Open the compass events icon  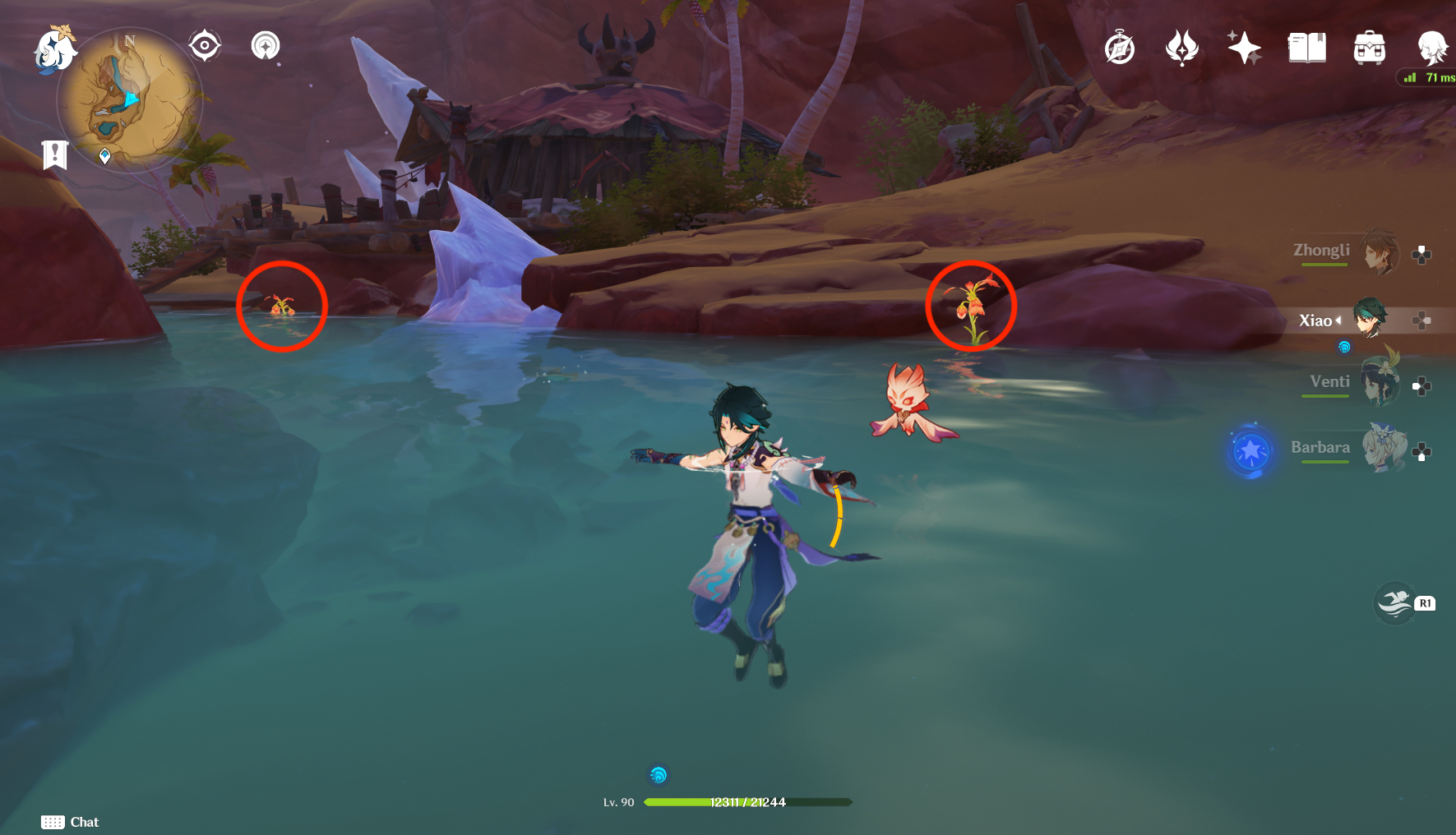pyautogui.click(x=1120, y=48)
